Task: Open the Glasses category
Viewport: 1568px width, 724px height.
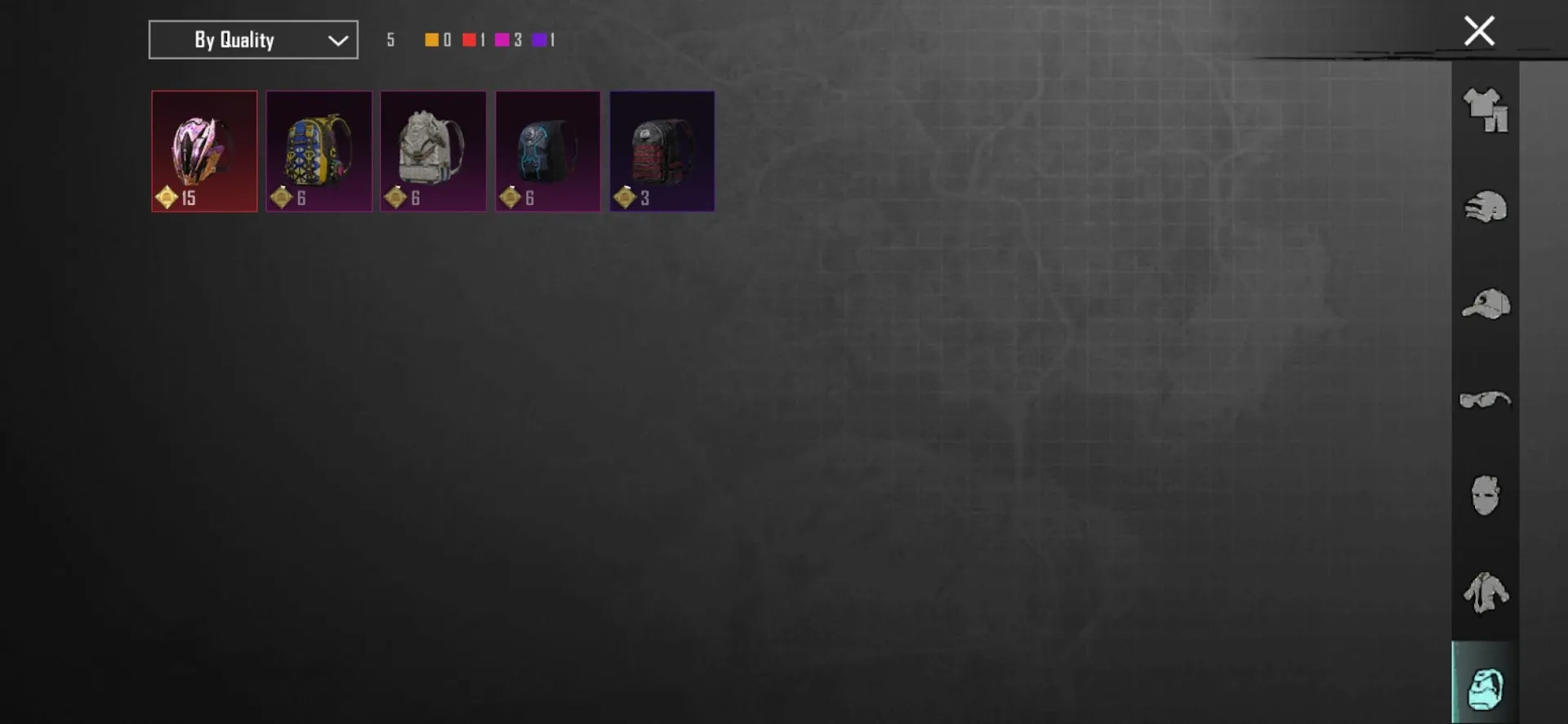Action: coord(1486,400)
